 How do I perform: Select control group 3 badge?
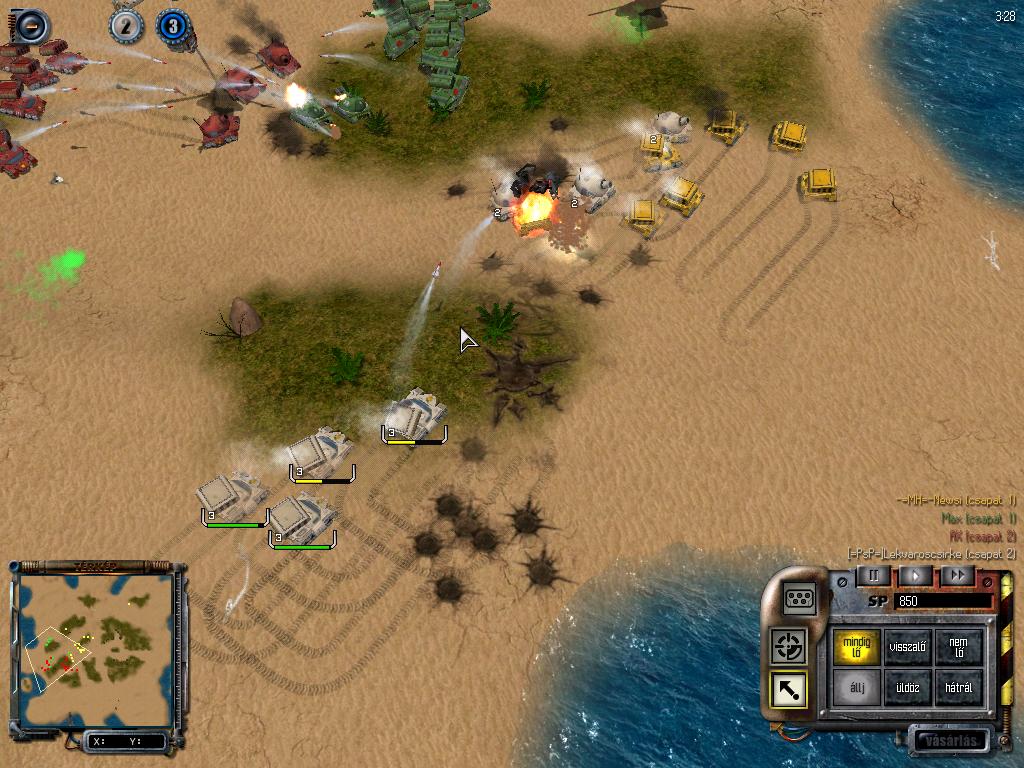click(x=173, y=26)
